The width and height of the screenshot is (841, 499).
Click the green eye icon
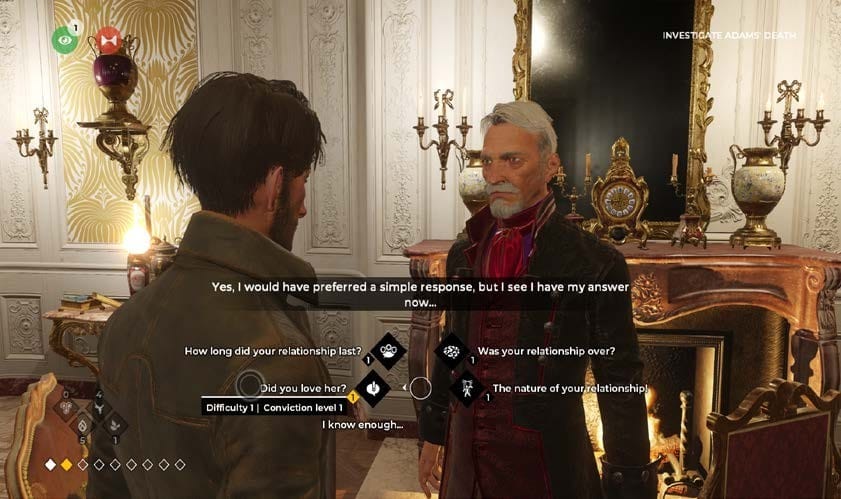65,39
